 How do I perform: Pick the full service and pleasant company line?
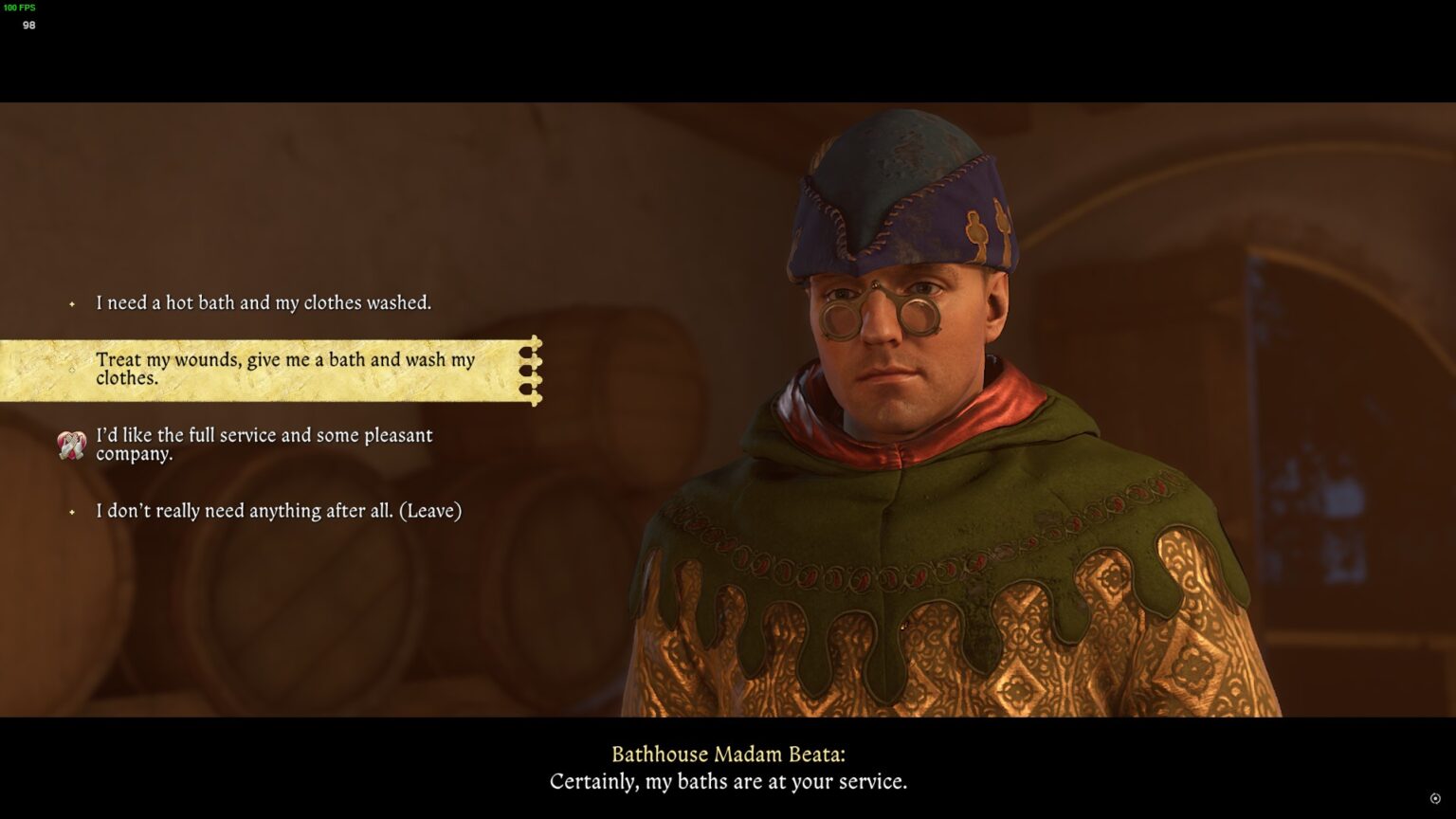coord(264,445)
